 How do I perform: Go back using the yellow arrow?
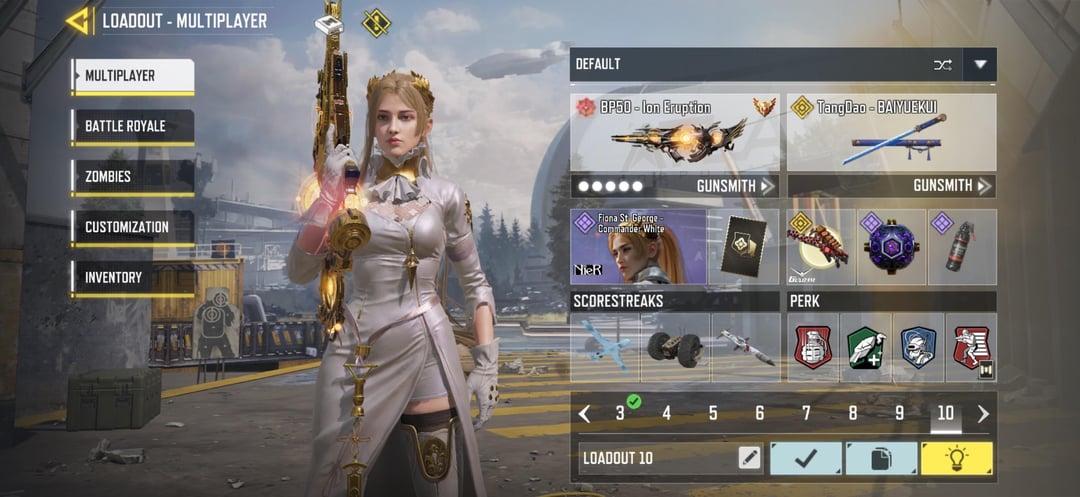pos(78,20)
